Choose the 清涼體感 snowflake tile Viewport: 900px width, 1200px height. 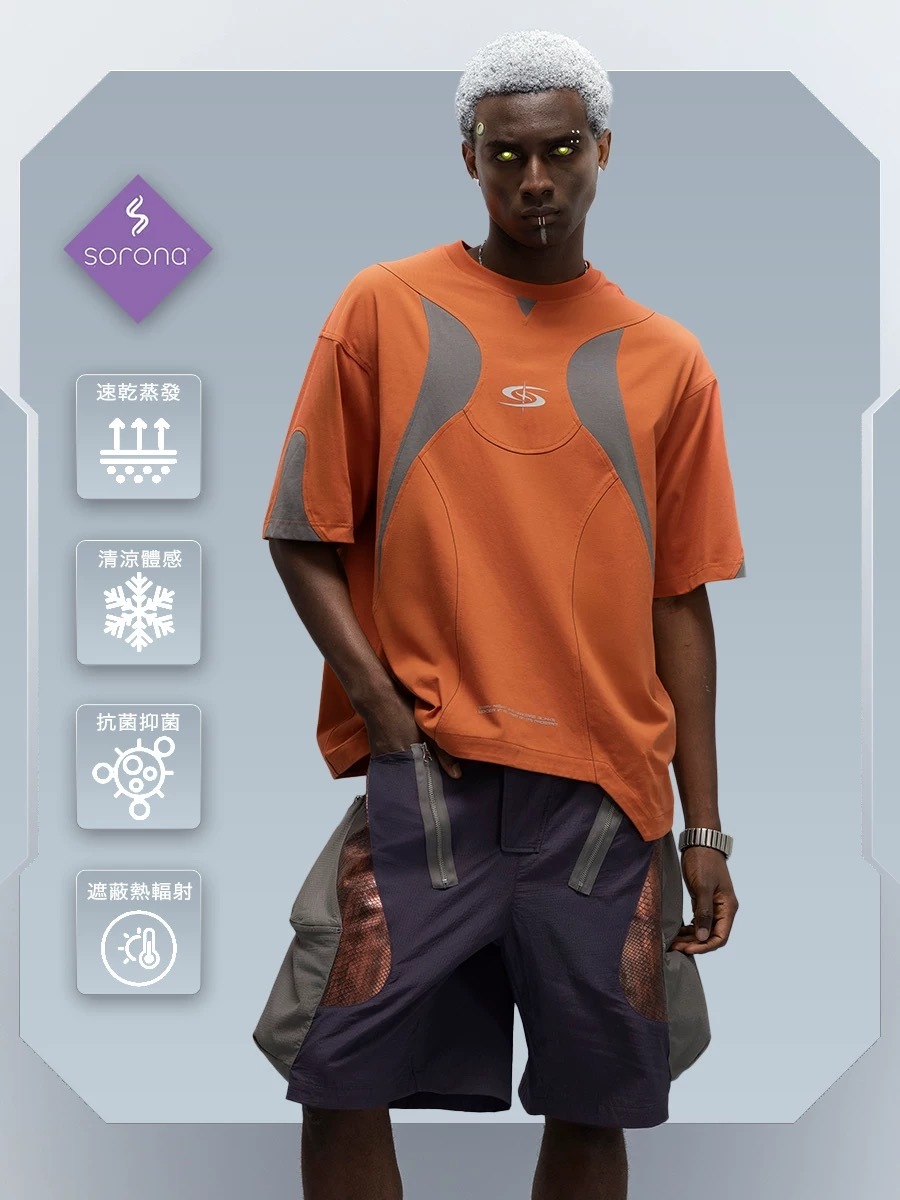pyautogui.click(x=138, y=602)
